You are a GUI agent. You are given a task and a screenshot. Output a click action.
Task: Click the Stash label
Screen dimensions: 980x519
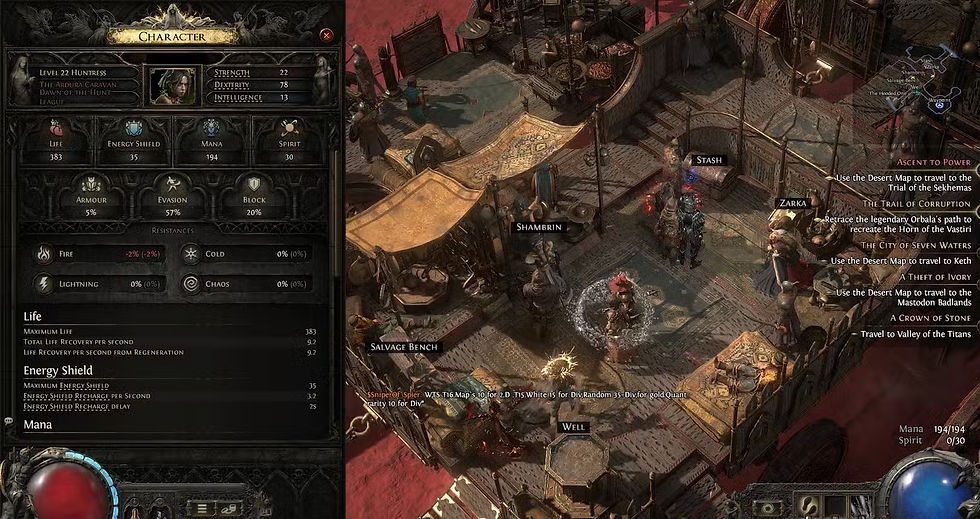(x=709, y=160)
